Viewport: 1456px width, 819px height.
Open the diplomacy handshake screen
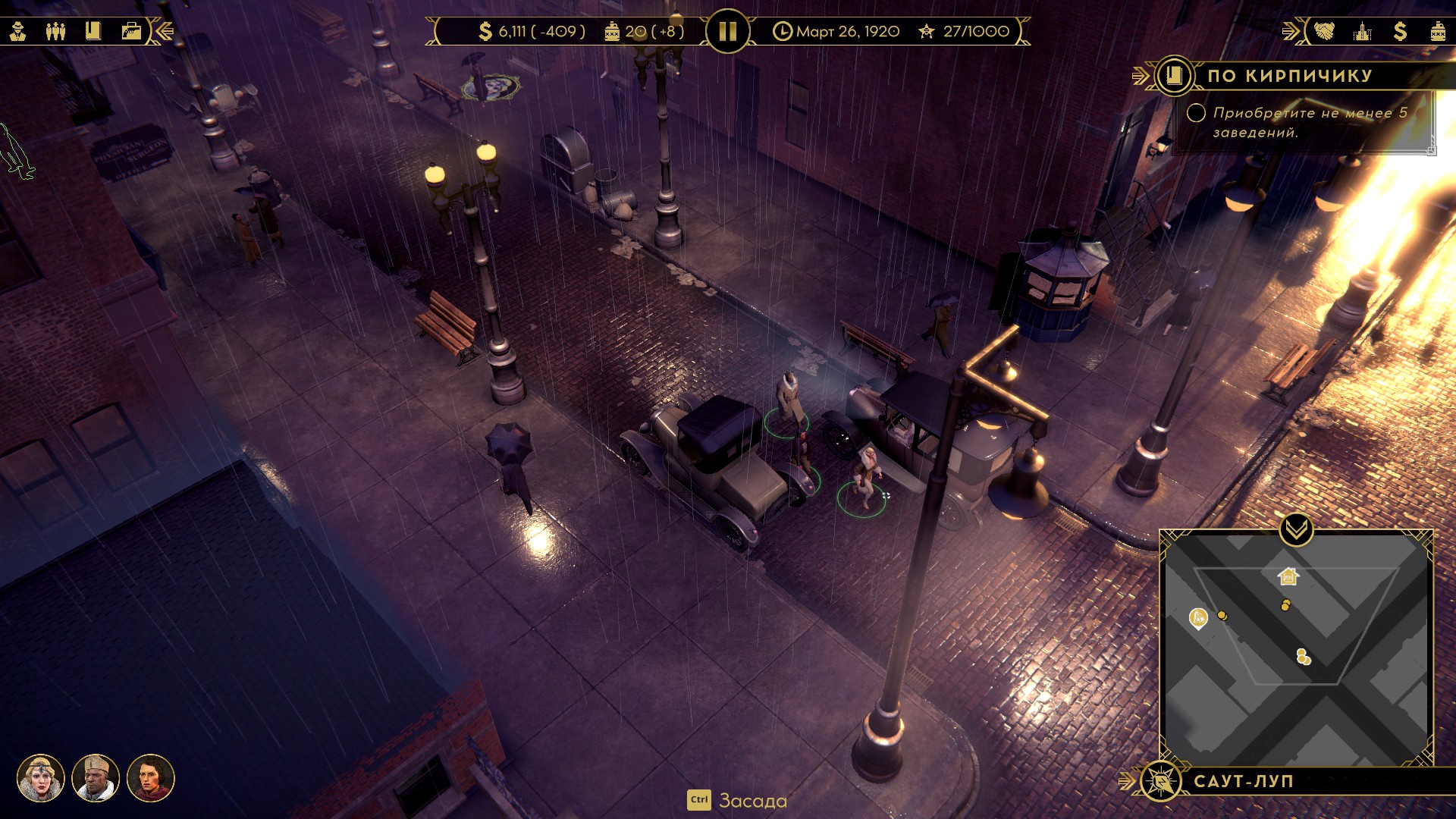[1324, 31]
